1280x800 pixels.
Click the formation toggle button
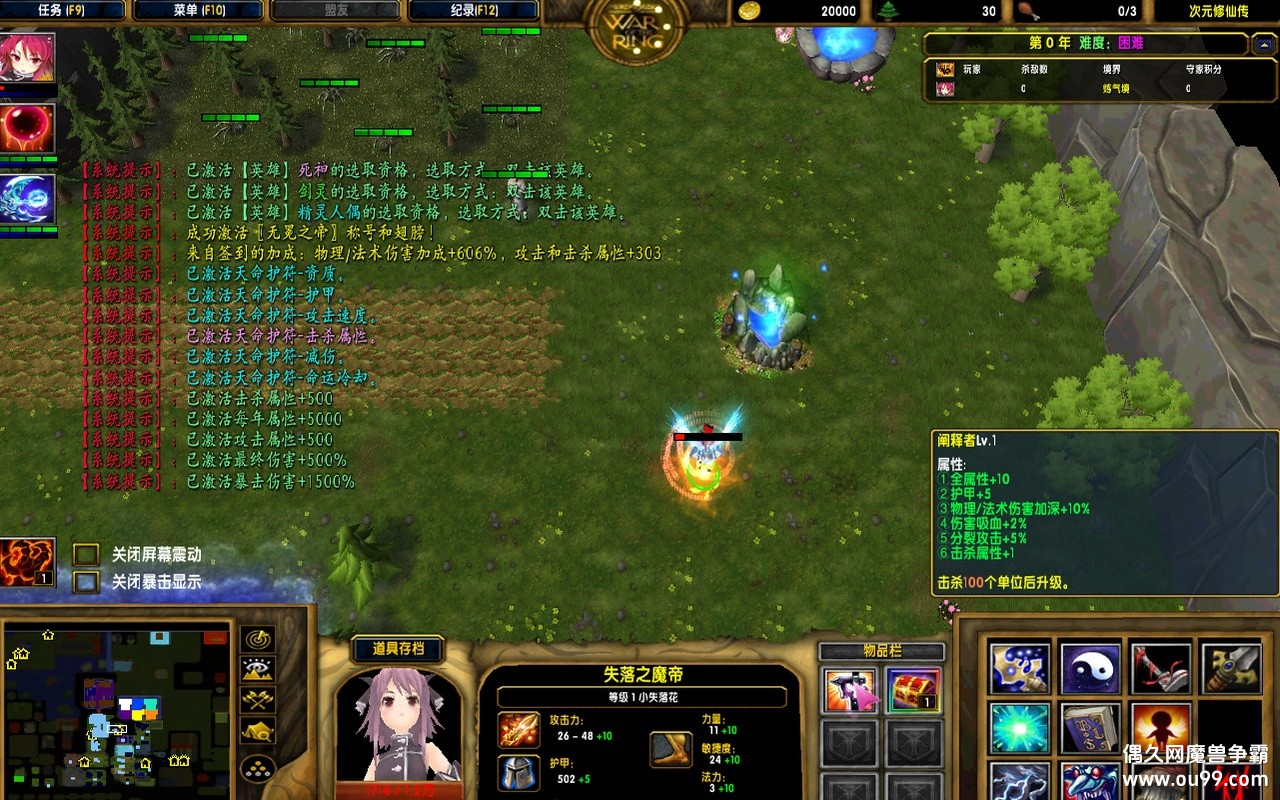258,767
